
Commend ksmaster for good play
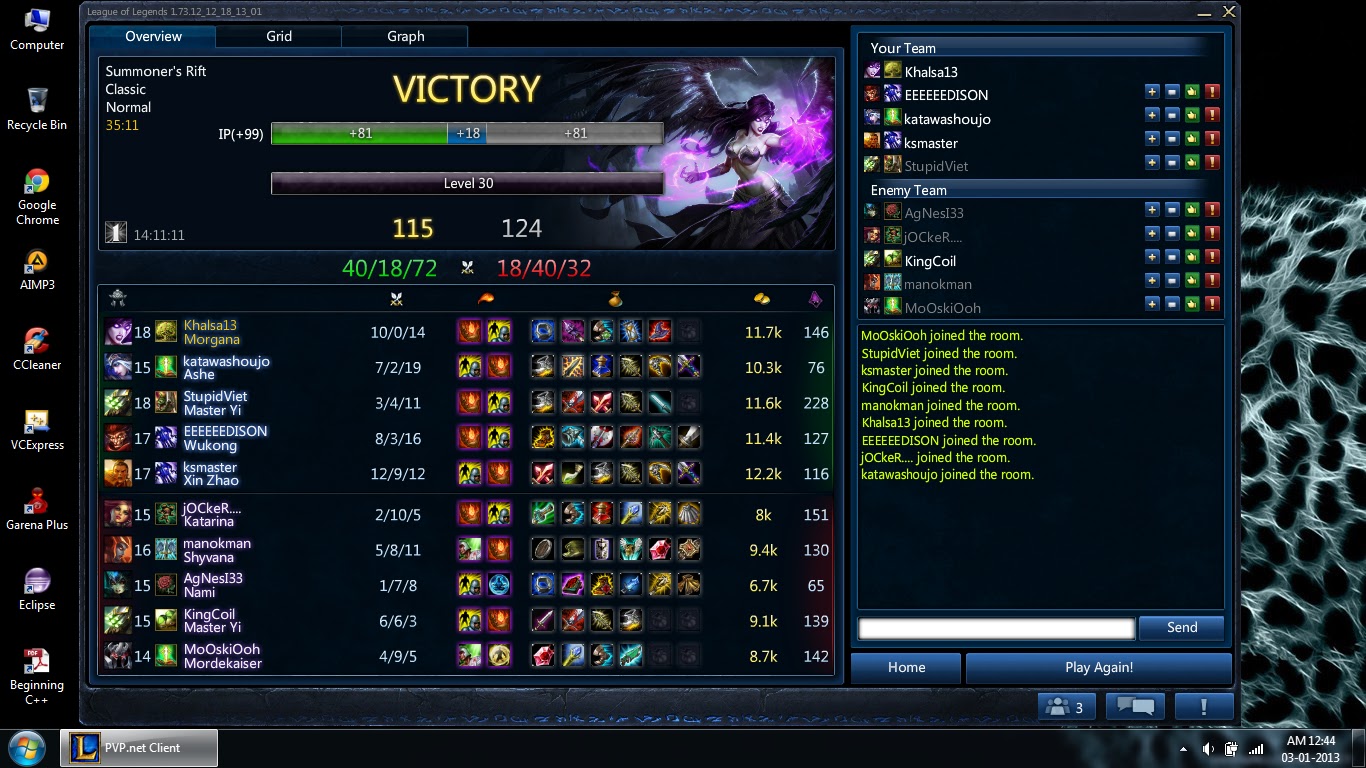[x=1192, y=139]
